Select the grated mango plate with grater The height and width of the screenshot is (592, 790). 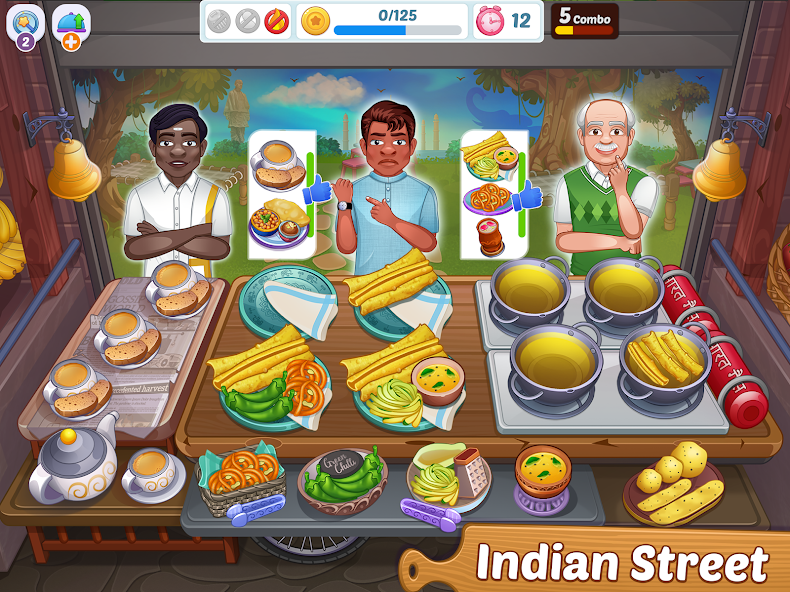tap(447, 475)
